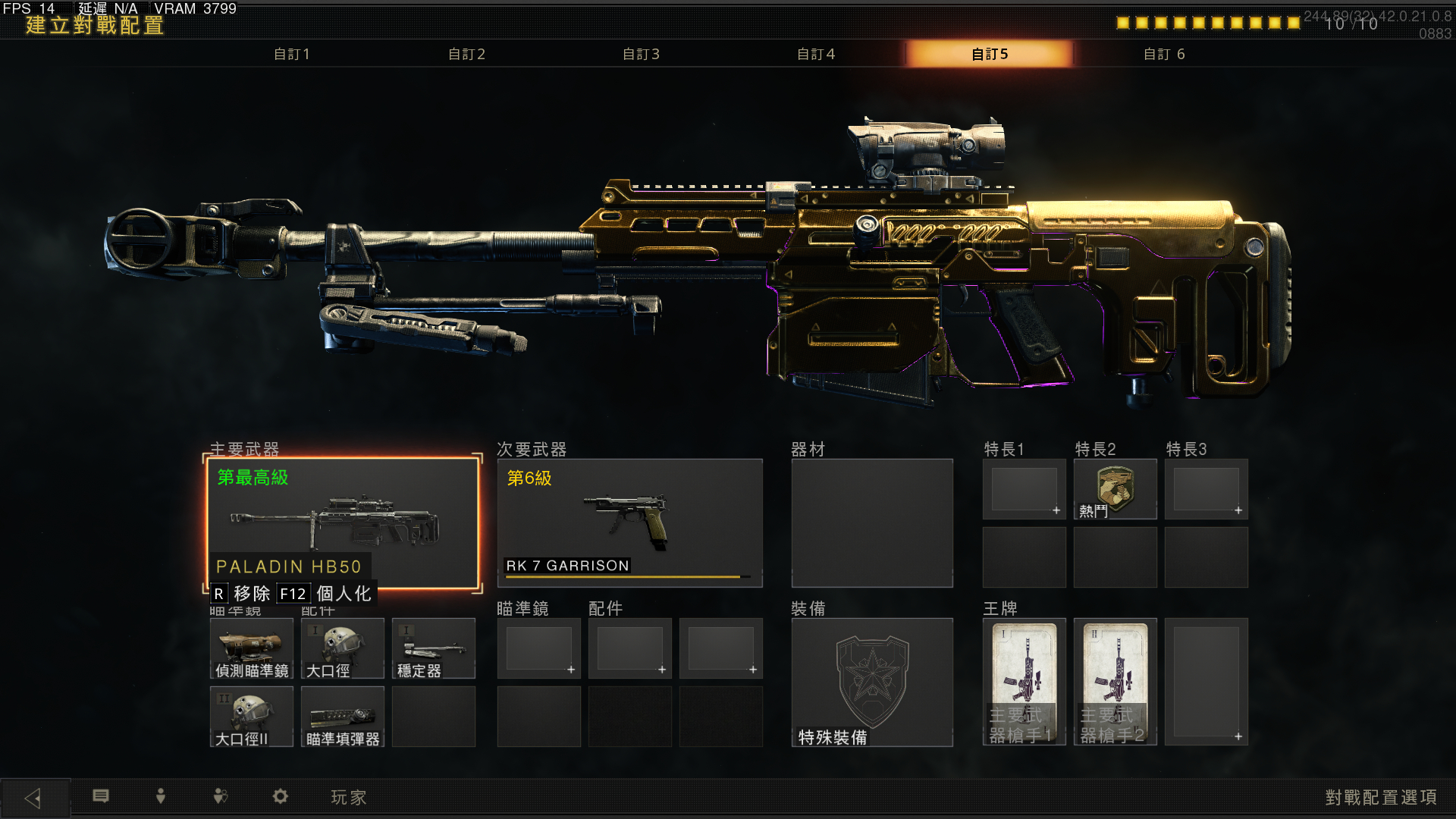Screen dimensions: 1456x819
Task: Go back with the left arrow button
Action: pos(34,798)
